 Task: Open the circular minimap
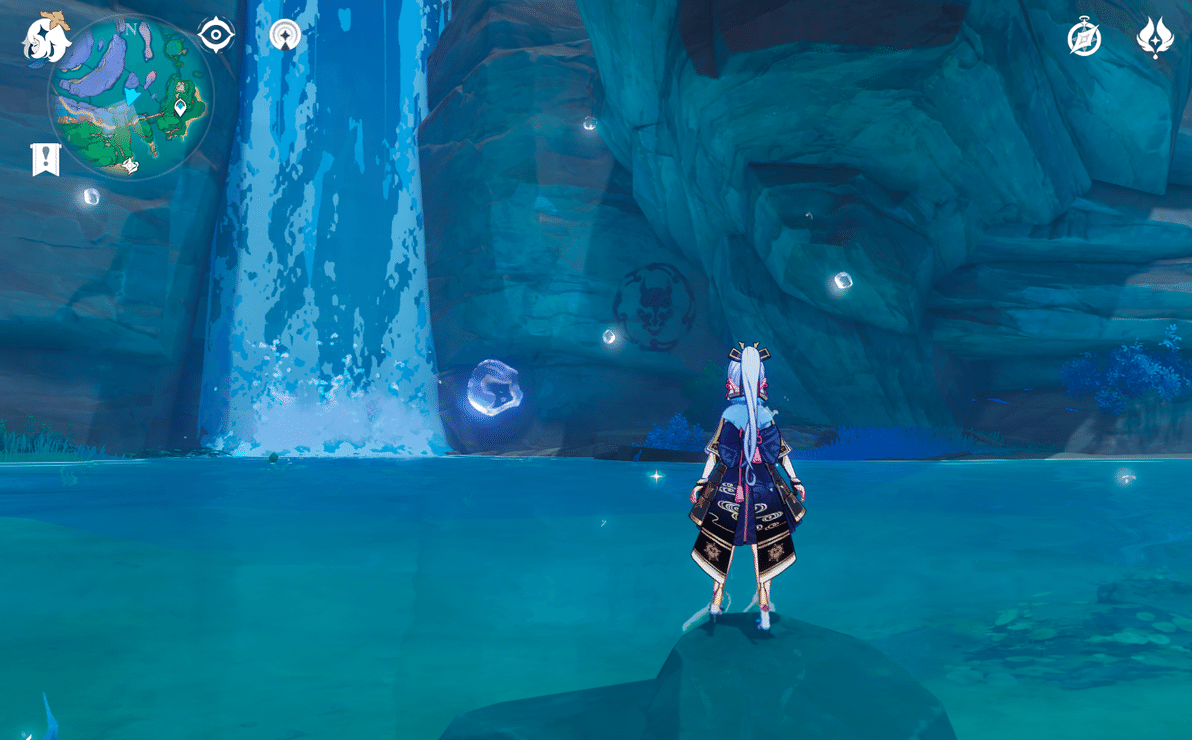click(131, 97)
